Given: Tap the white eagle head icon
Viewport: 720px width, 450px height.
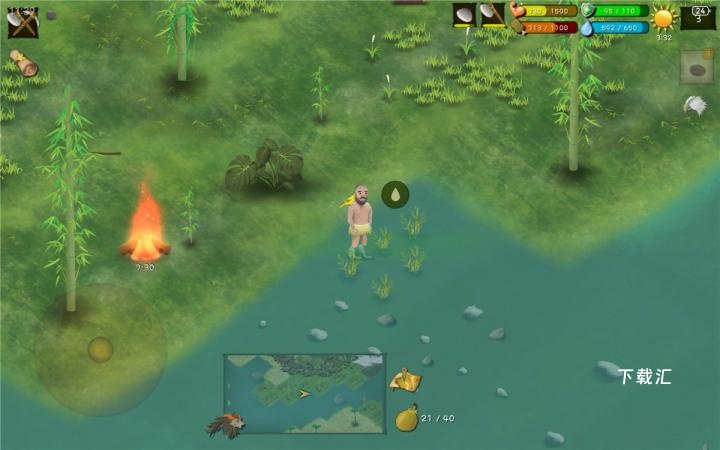Looking at the screenshot, I should [695, 104].
